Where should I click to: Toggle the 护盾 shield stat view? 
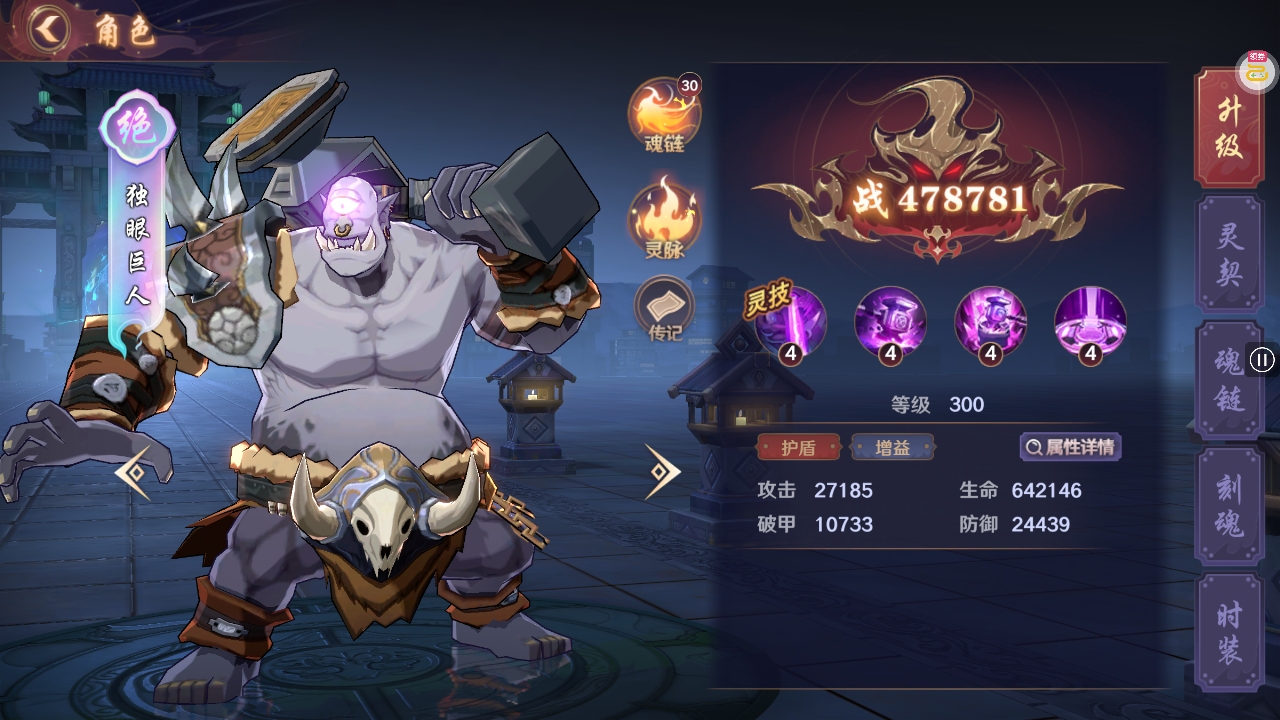coord(801,447)
